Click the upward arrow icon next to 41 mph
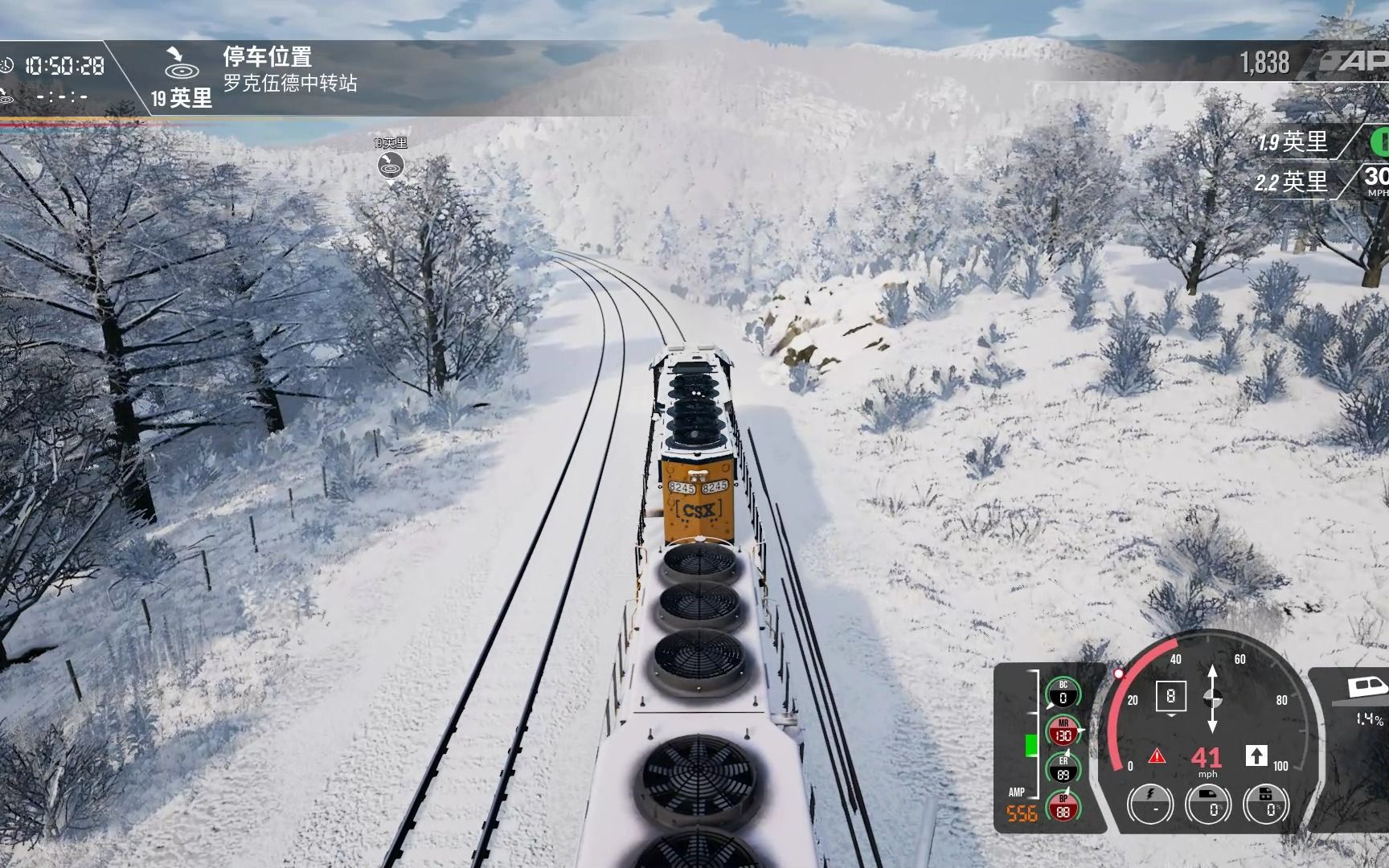The width and height of the screenshot is (1389, 868). [1257, 756]
